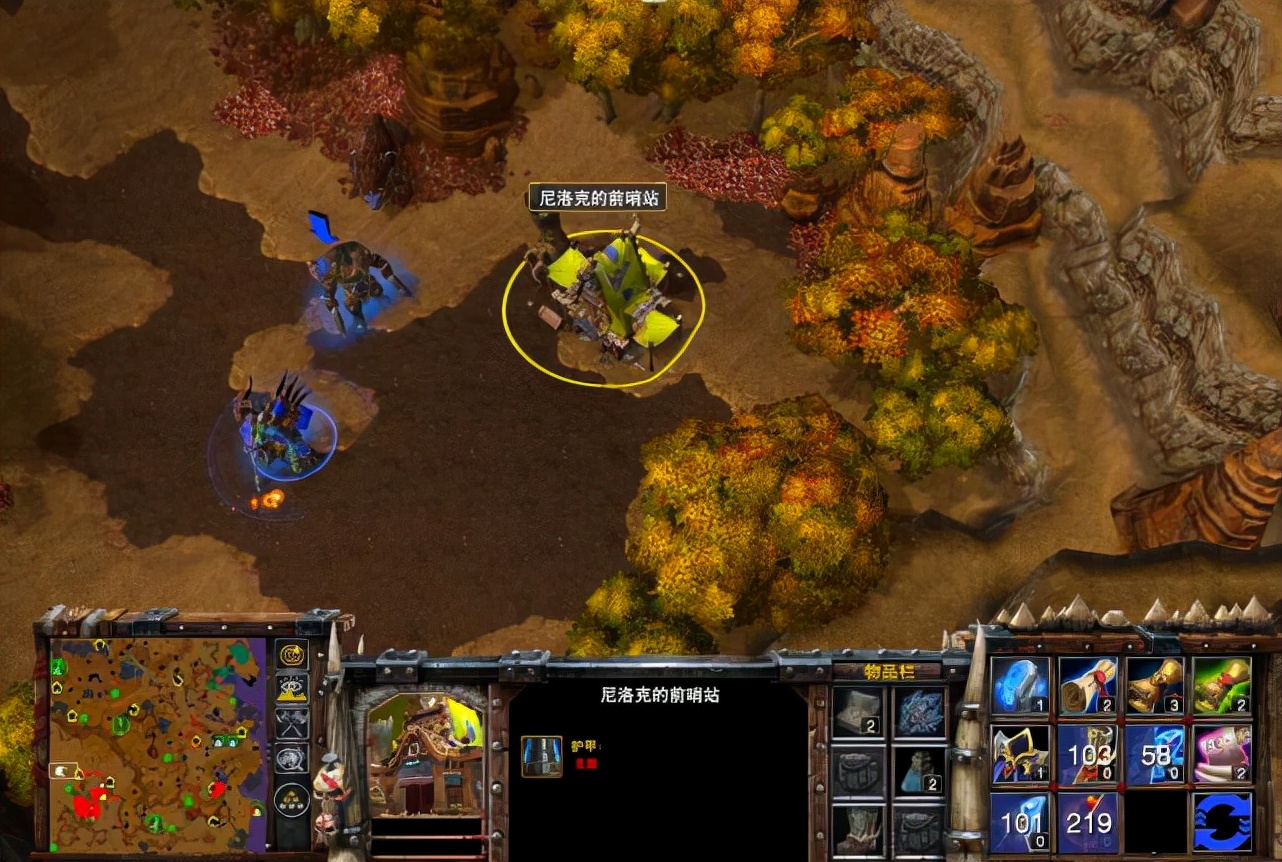
Task: Click the blue swap arrows icon in the shop
Action: click(1221, 820)
